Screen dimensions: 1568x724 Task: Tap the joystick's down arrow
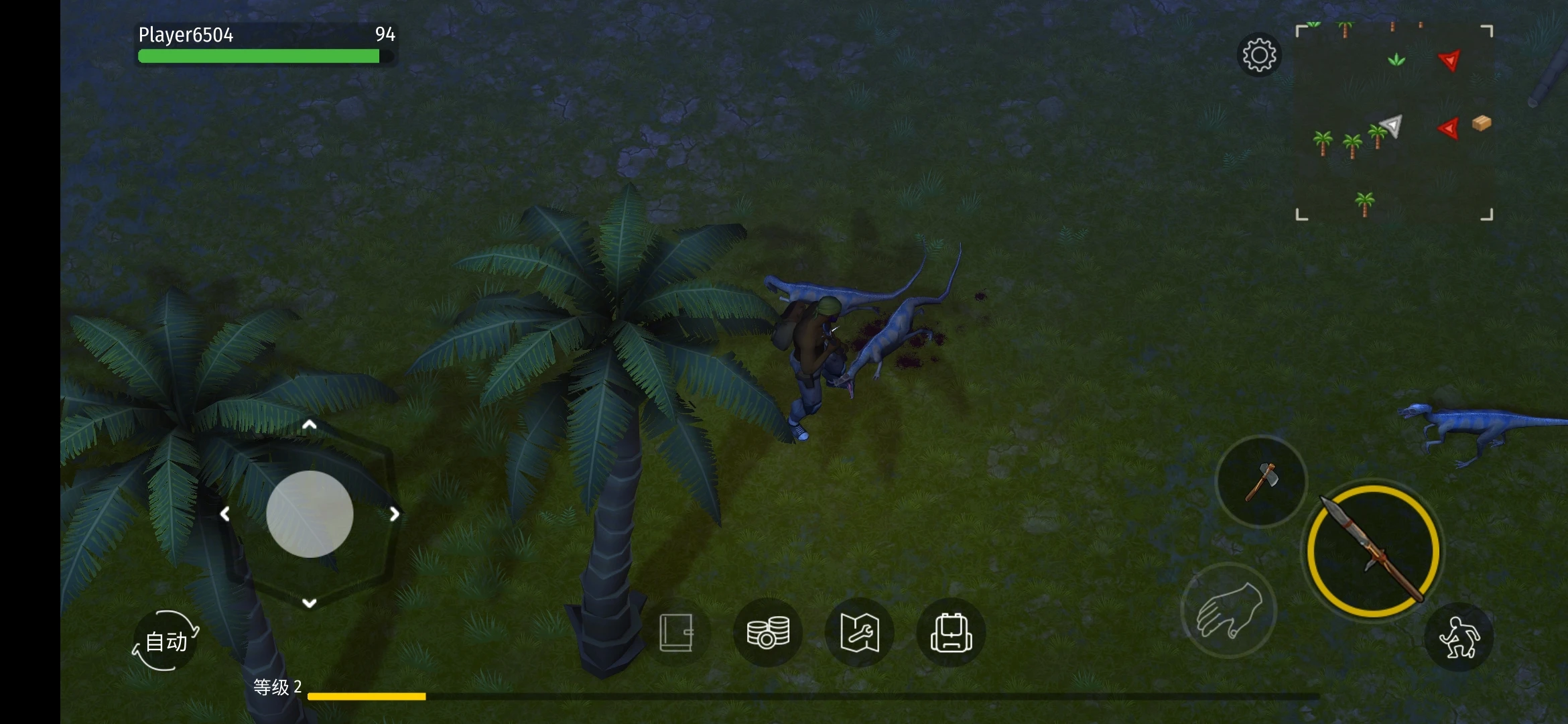click(309, 603)
